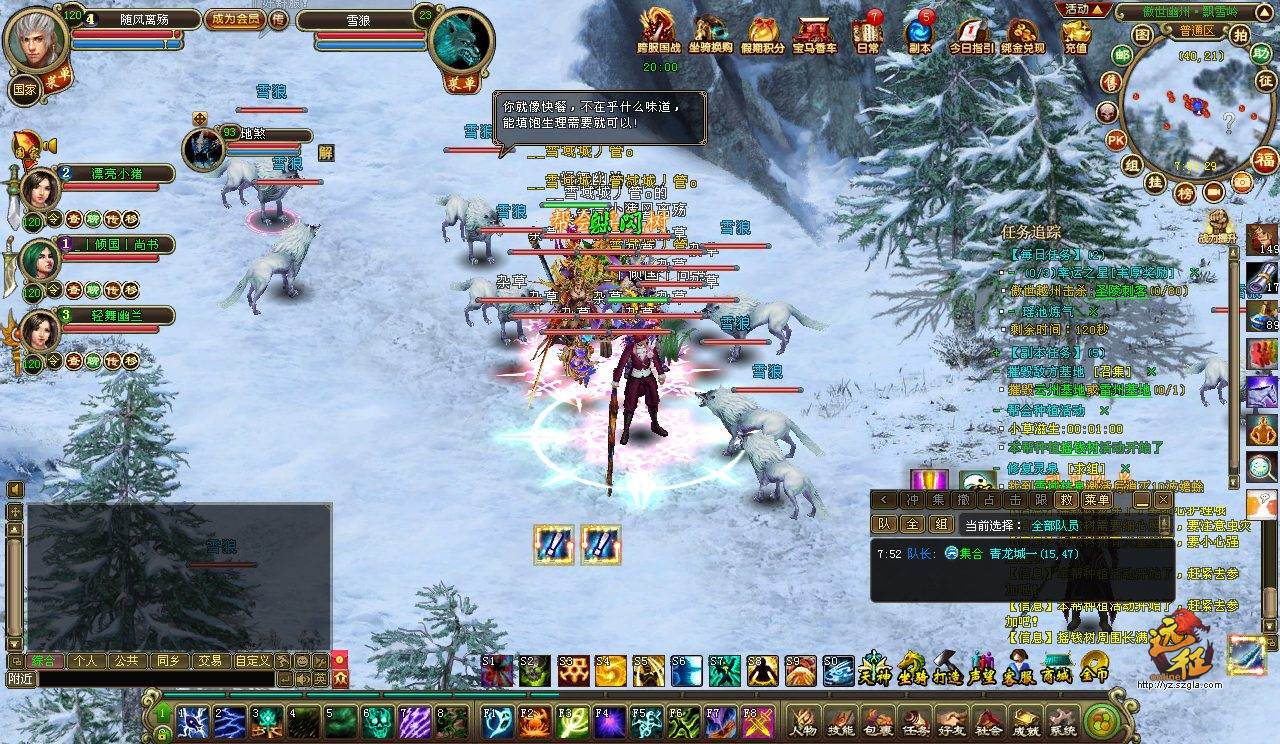
Task: Toggle the PK mode button by minimap
Action: (x=1116, y=139)
